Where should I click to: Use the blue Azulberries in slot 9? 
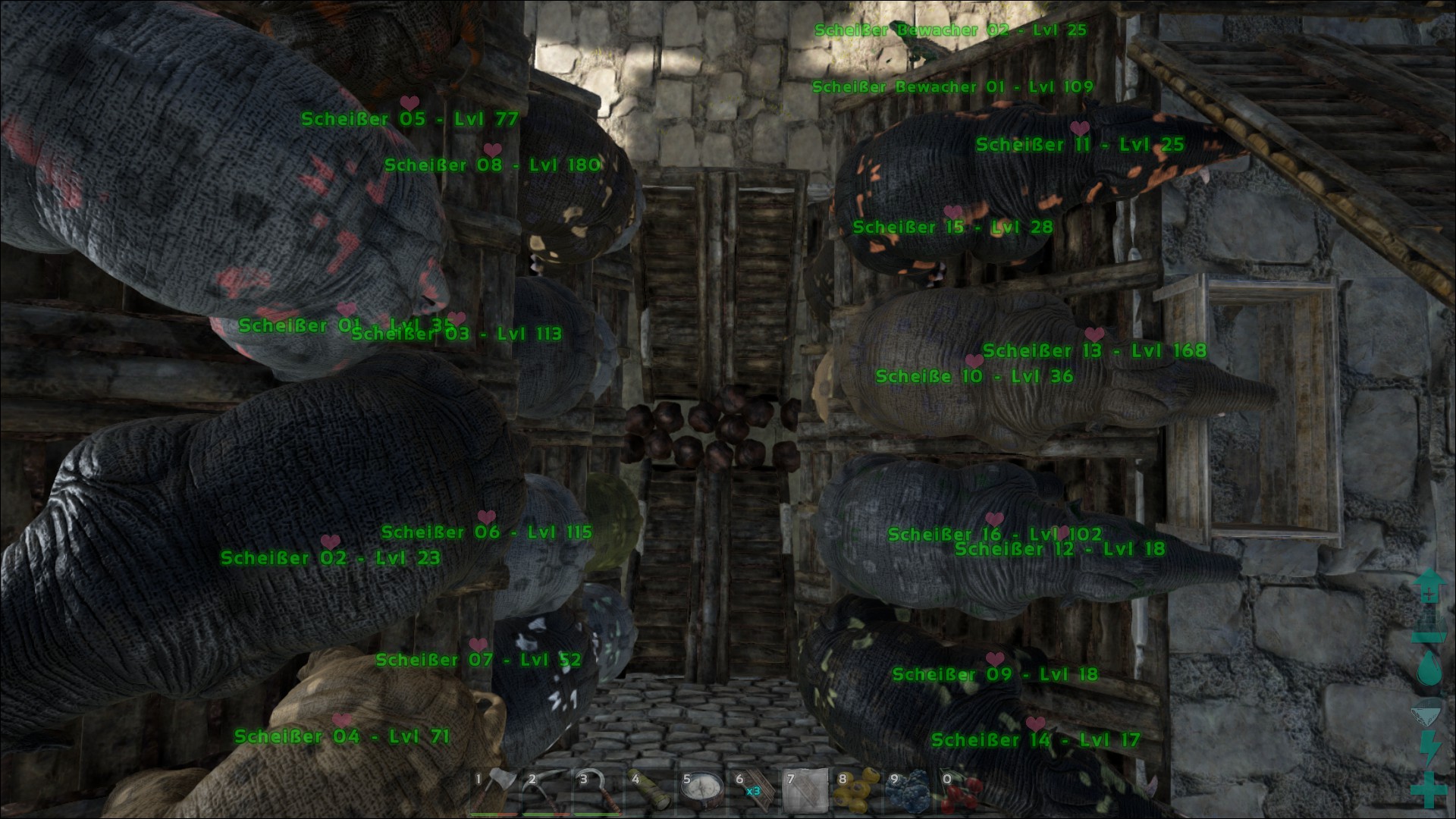(x=906, y=789)
